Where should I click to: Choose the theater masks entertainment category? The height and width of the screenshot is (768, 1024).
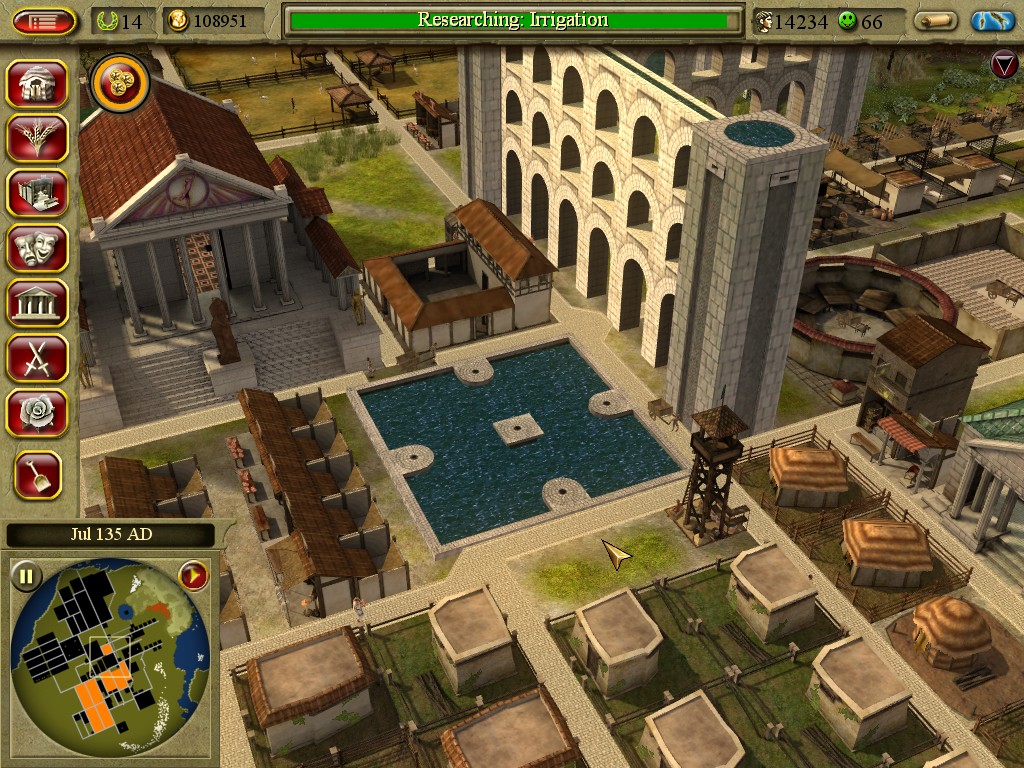point(38,248)
